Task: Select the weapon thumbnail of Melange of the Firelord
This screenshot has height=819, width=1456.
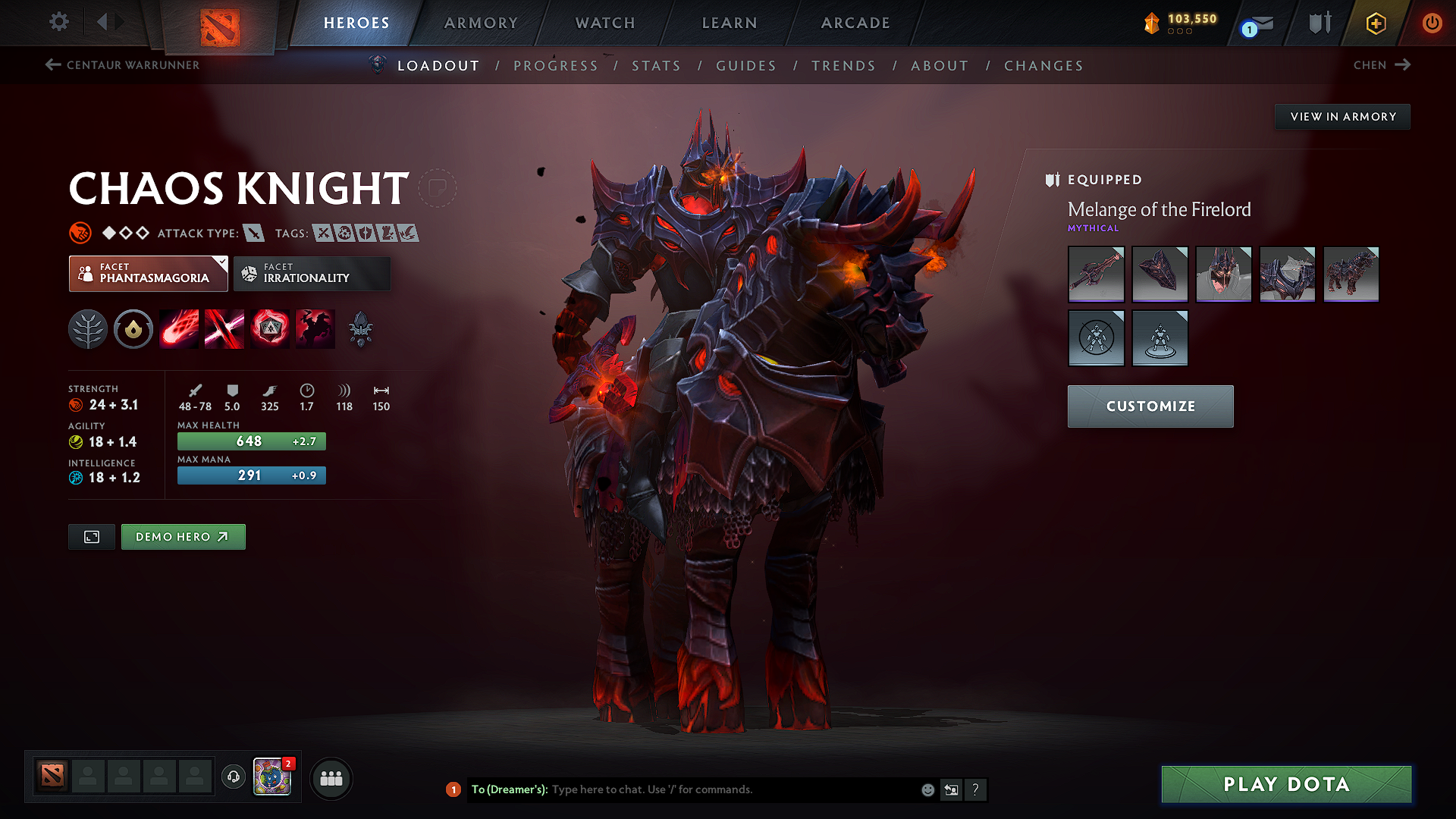Action: coord(1096,274)
